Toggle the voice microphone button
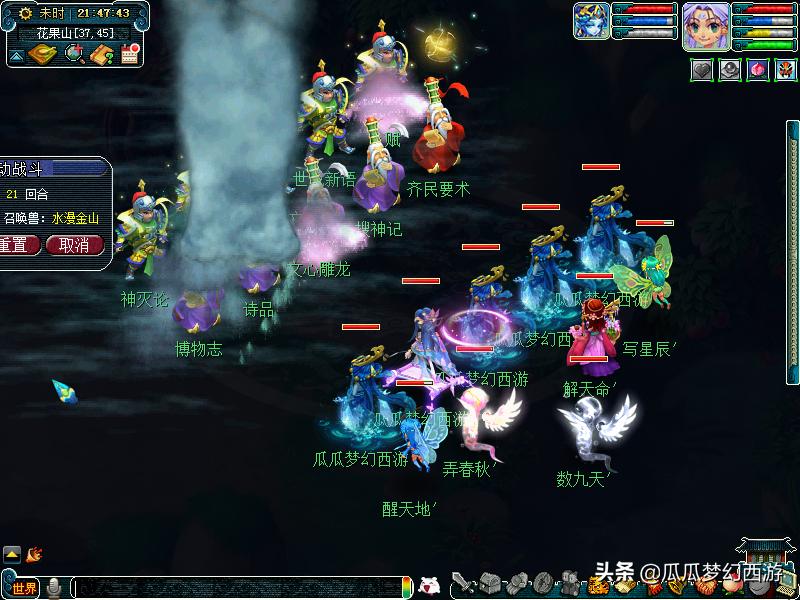800x600 pixels. [x=54, y=588]
